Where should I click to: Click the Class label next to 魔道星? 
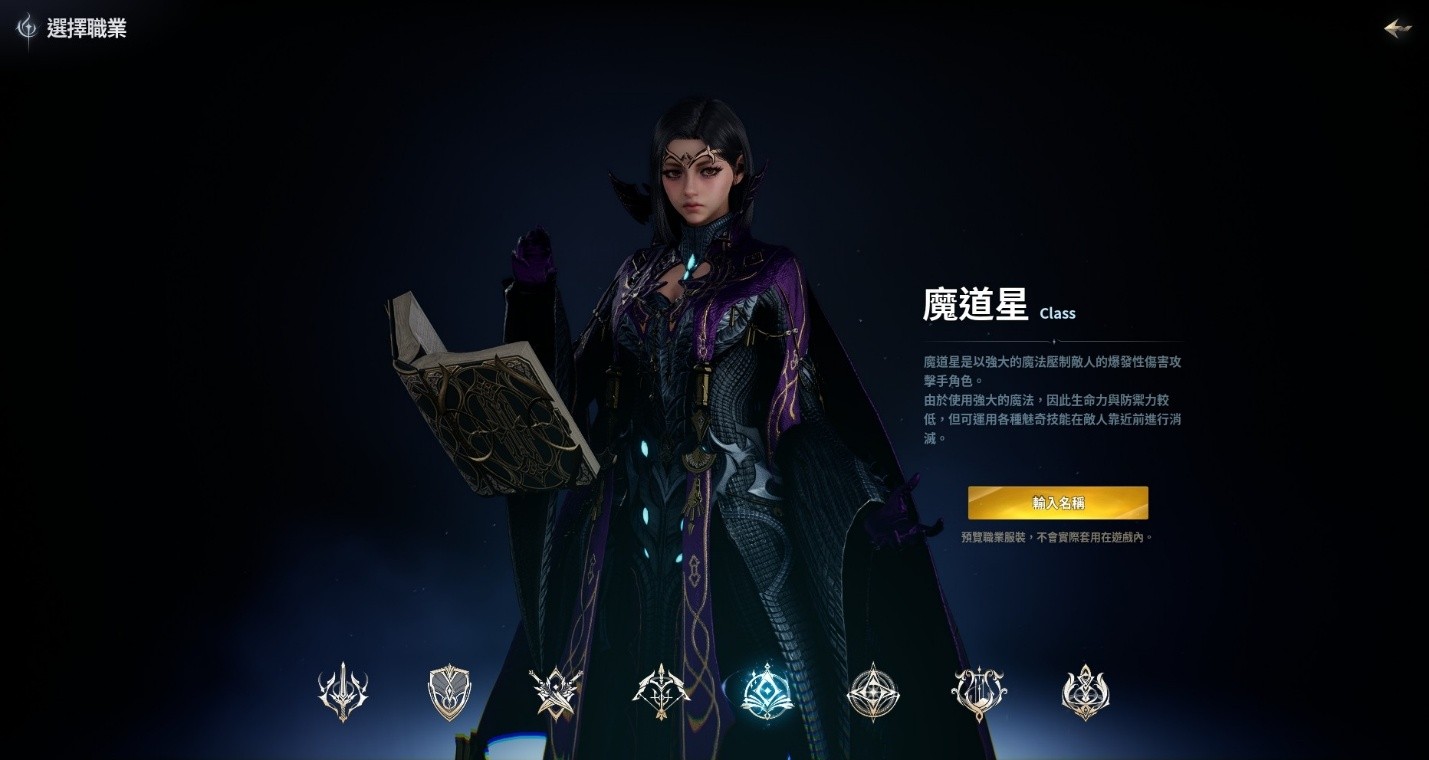1057,313
